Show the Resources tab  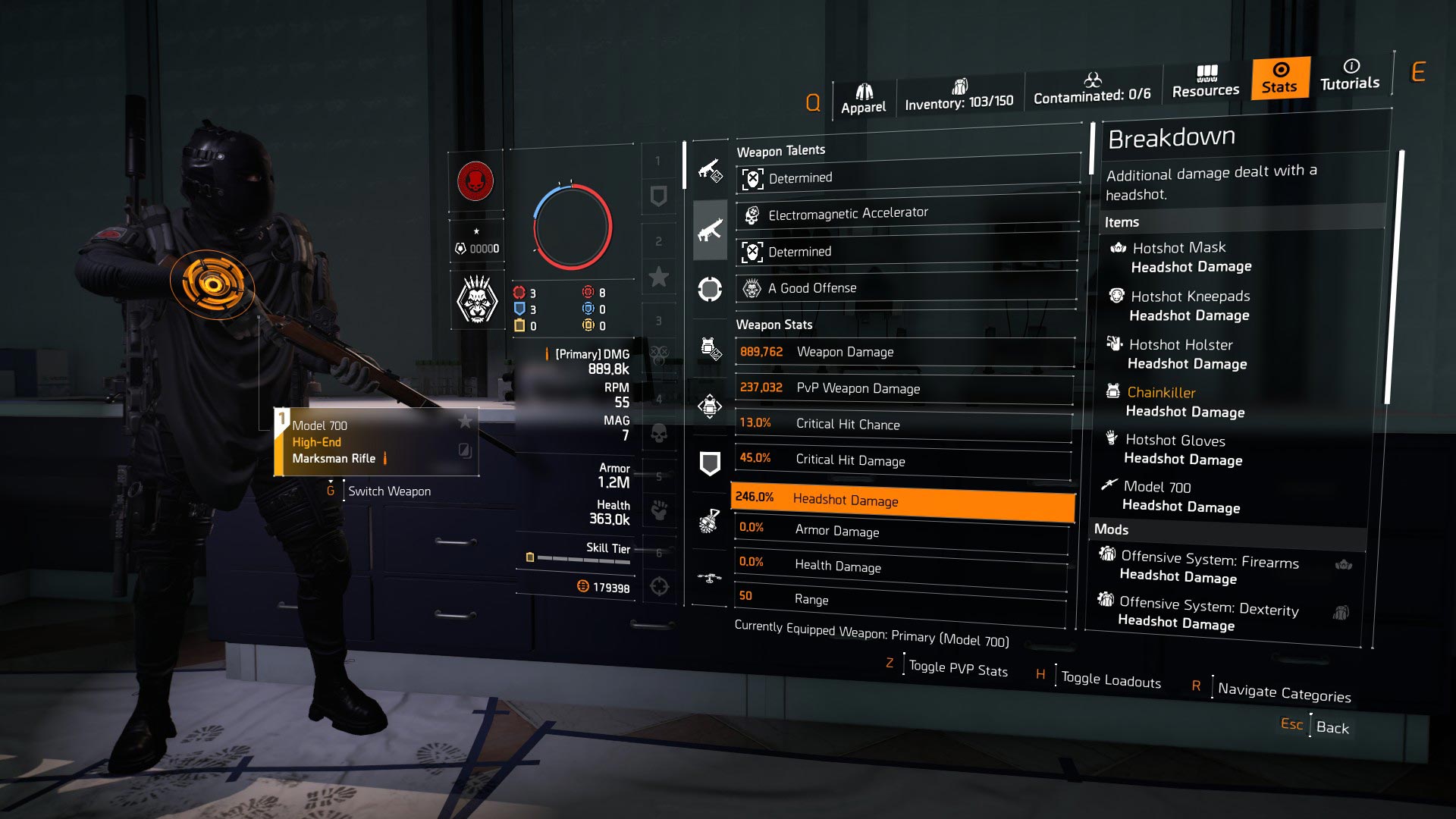1205,82
